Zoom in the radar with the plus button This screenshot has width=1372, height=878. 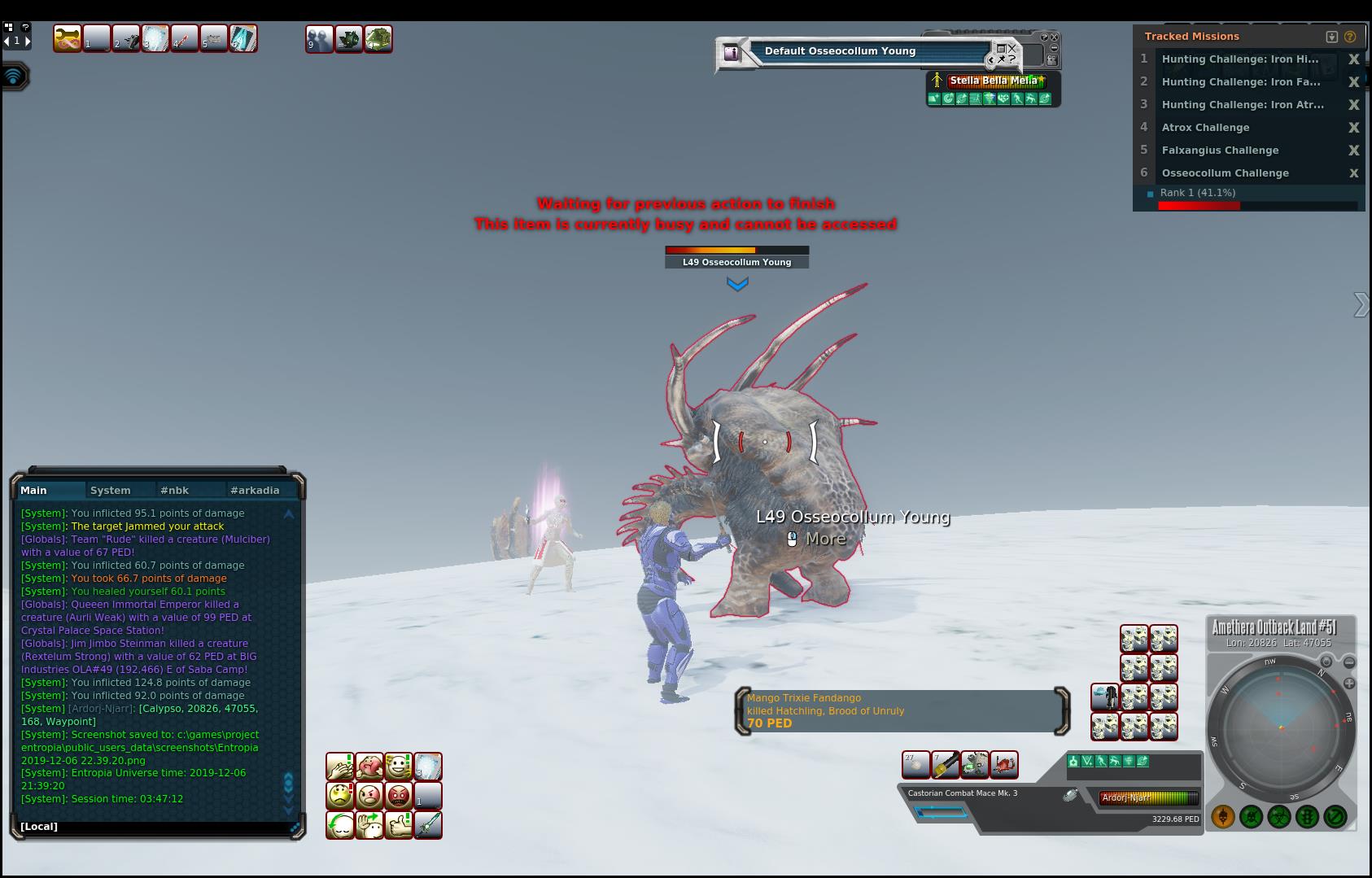click(1349, 684)
